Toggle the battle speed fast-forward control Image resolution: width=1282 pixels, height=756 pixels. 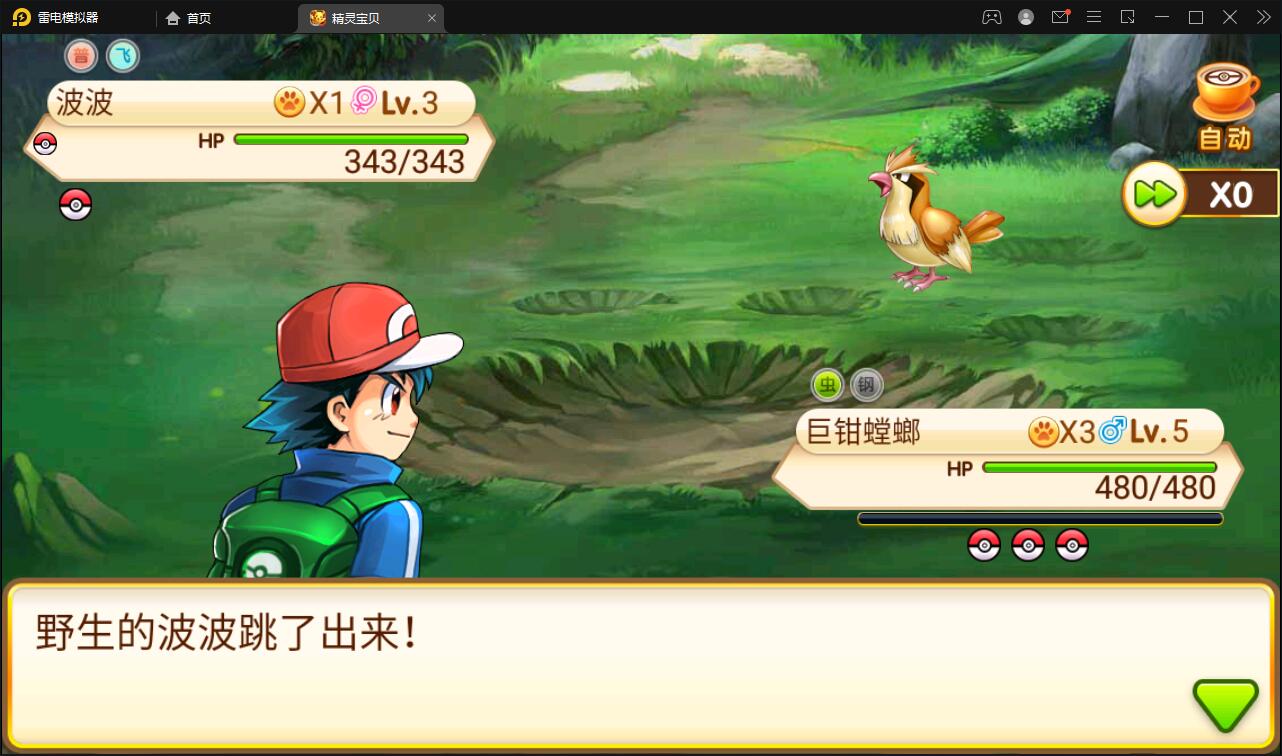point(1155,193)
